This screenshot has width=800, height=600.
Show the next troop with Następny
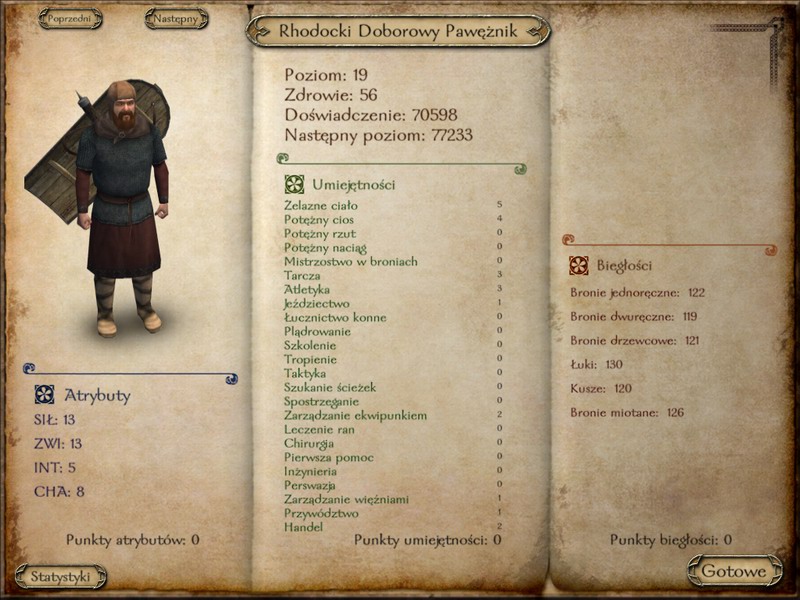(176, 18)
